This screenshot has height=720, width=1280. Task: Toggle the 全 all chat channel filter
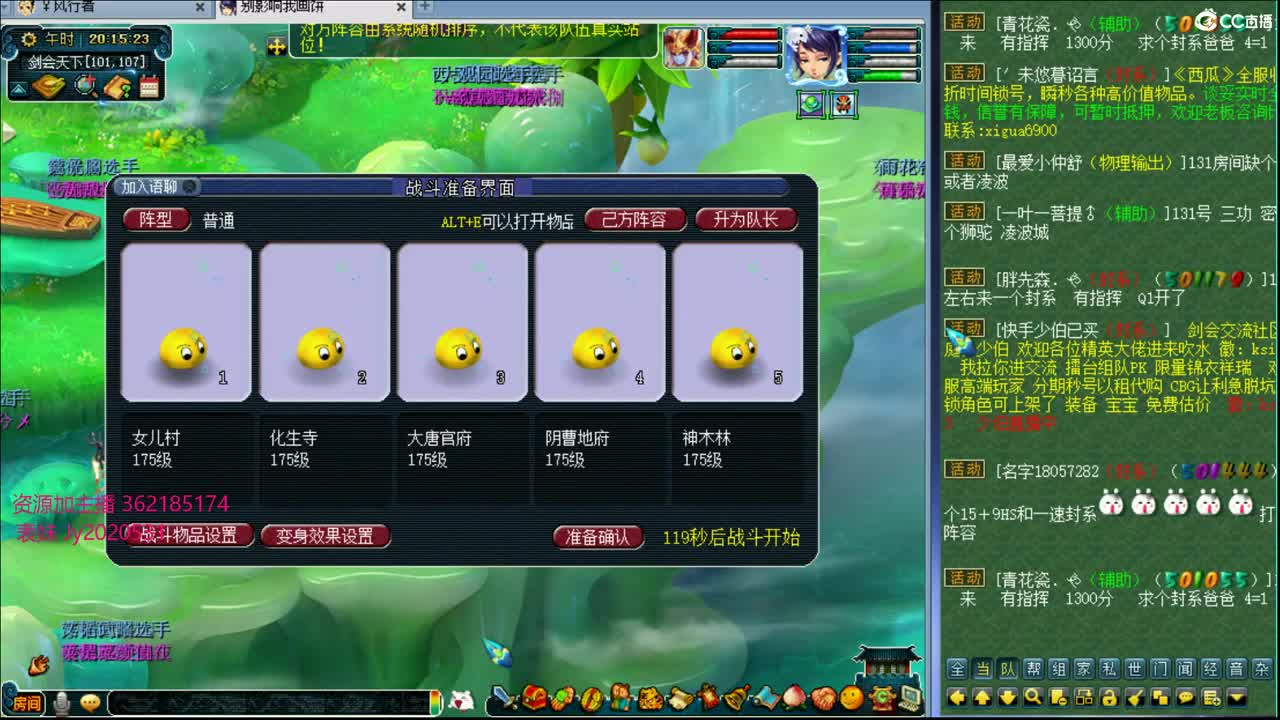957,668
